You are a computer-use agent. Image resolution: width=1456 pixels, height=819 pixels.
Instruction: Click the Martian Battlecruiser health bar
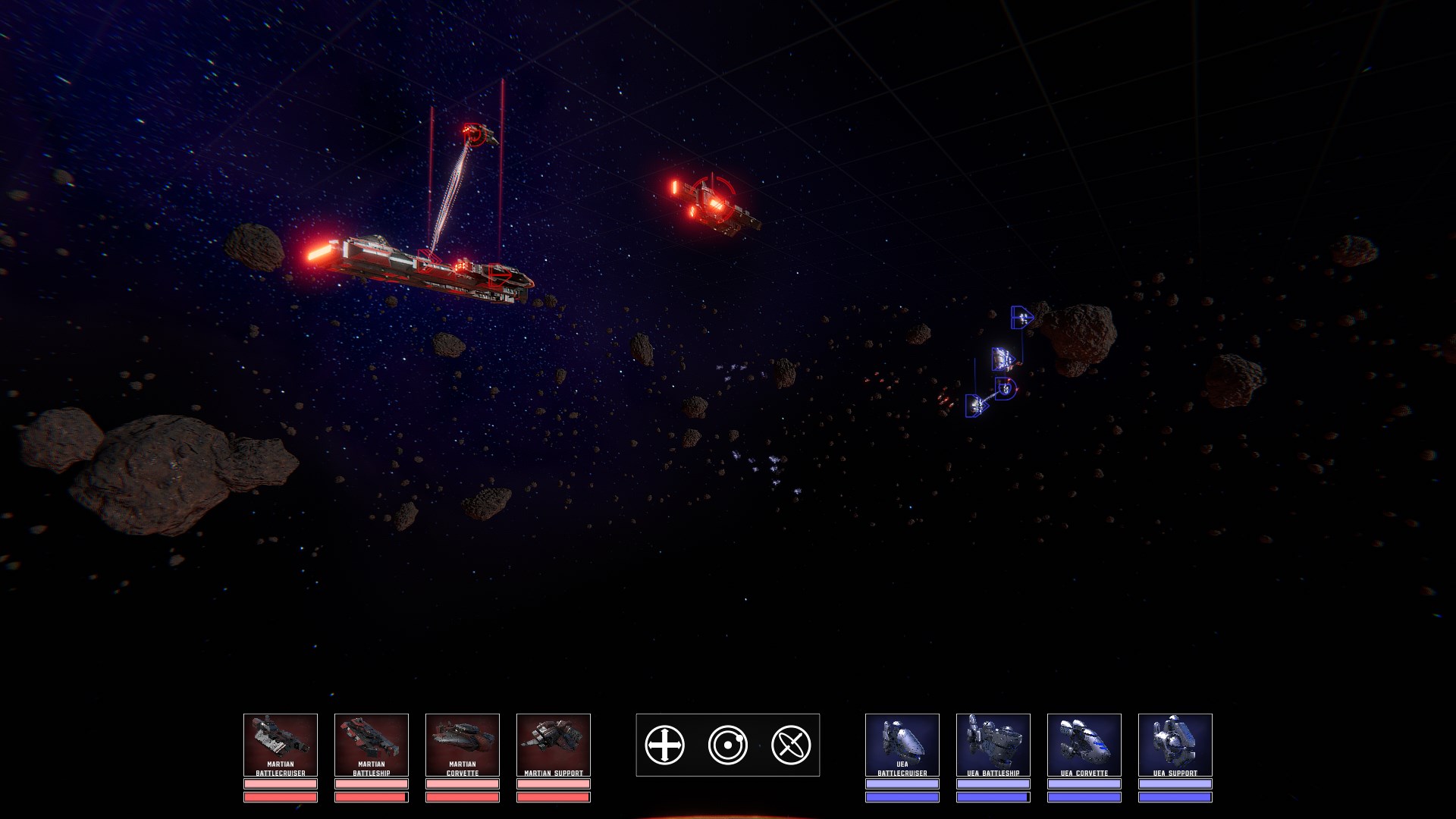280,799
